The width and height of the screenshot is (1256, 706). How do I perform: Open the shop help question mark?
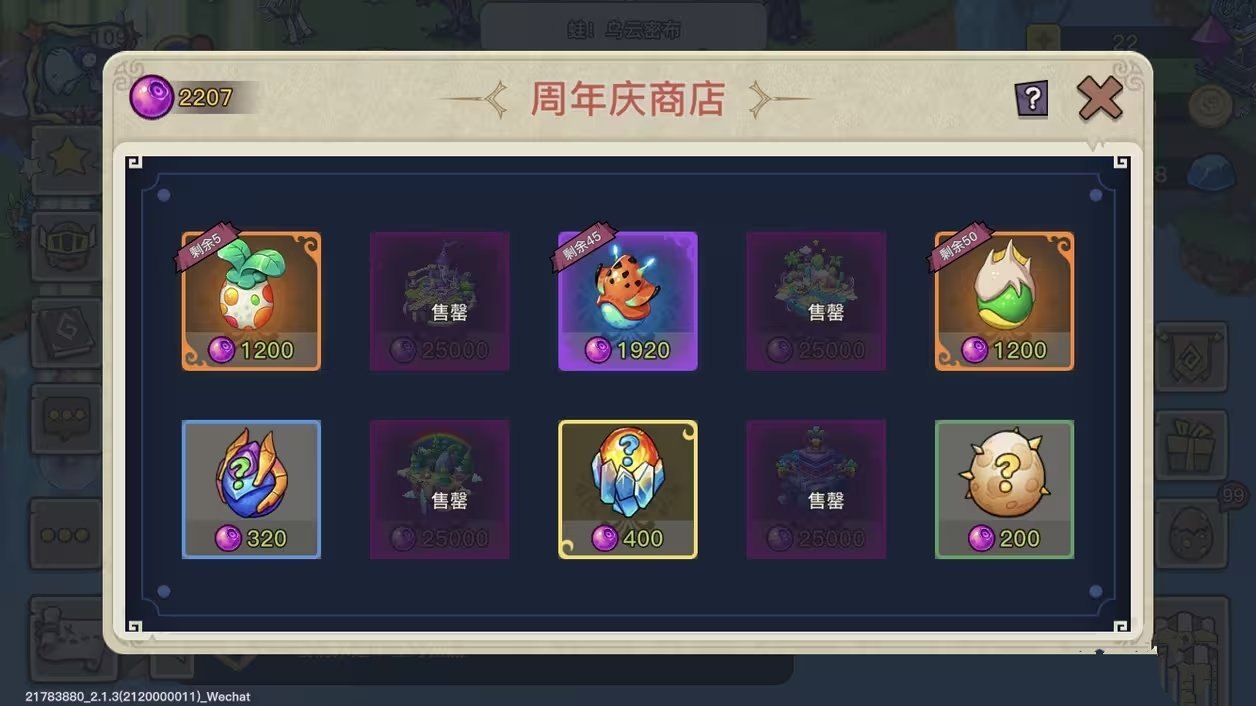click(x=1032, y=98)
